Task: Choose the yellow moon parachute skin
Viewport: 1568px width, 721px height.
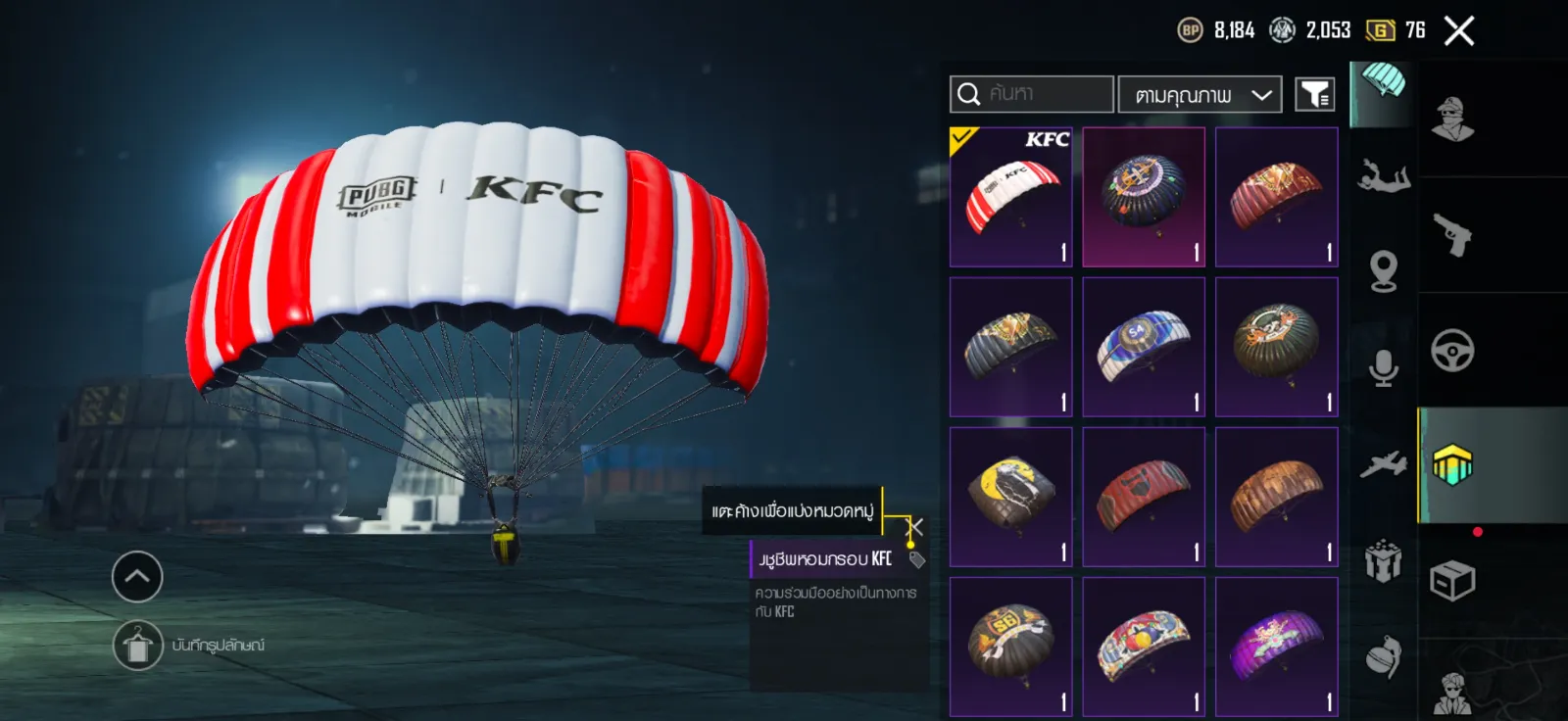Action: (1010, 497)
